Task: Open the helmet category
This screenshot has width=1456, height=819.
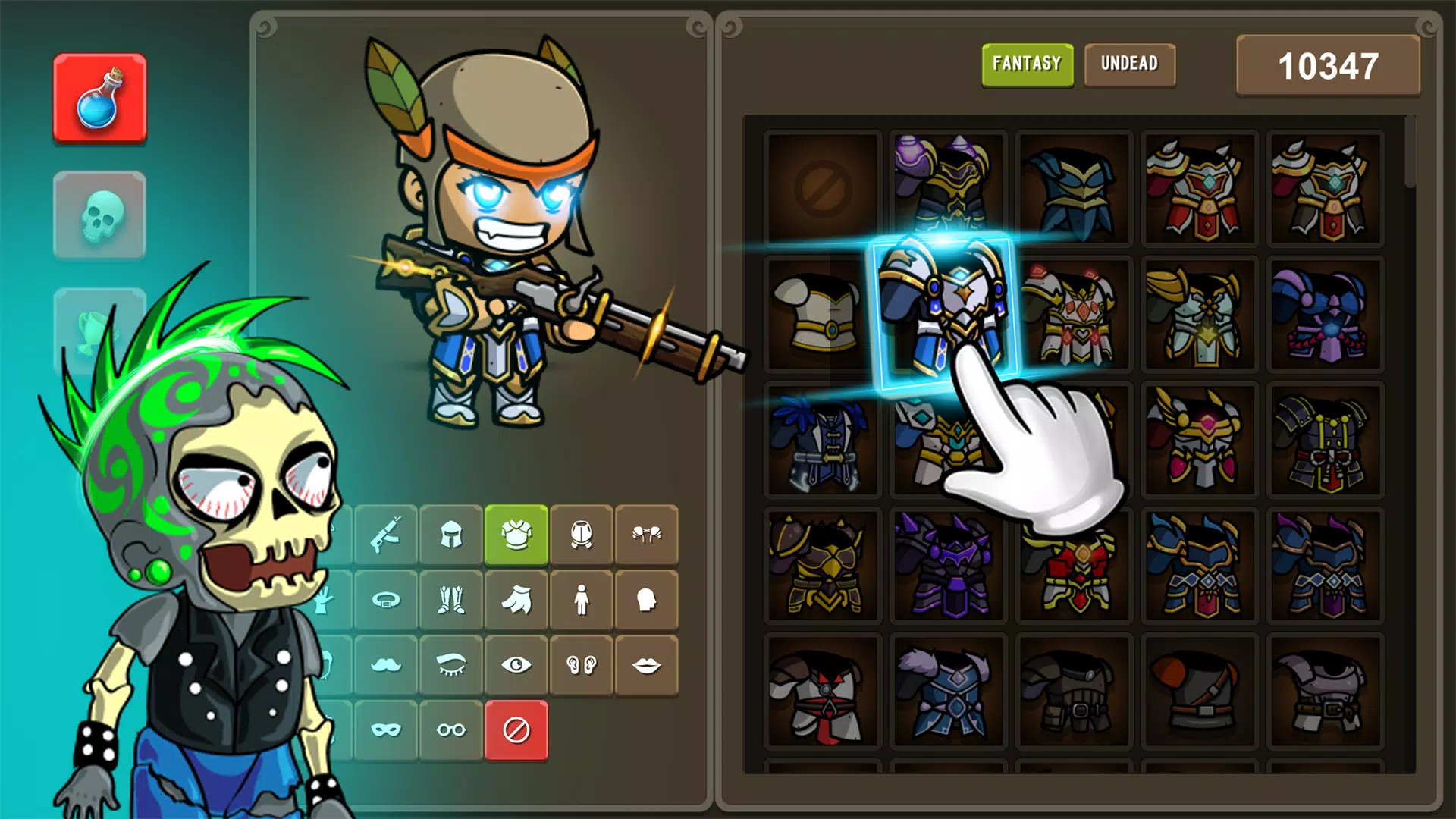Action: [451, 535]
